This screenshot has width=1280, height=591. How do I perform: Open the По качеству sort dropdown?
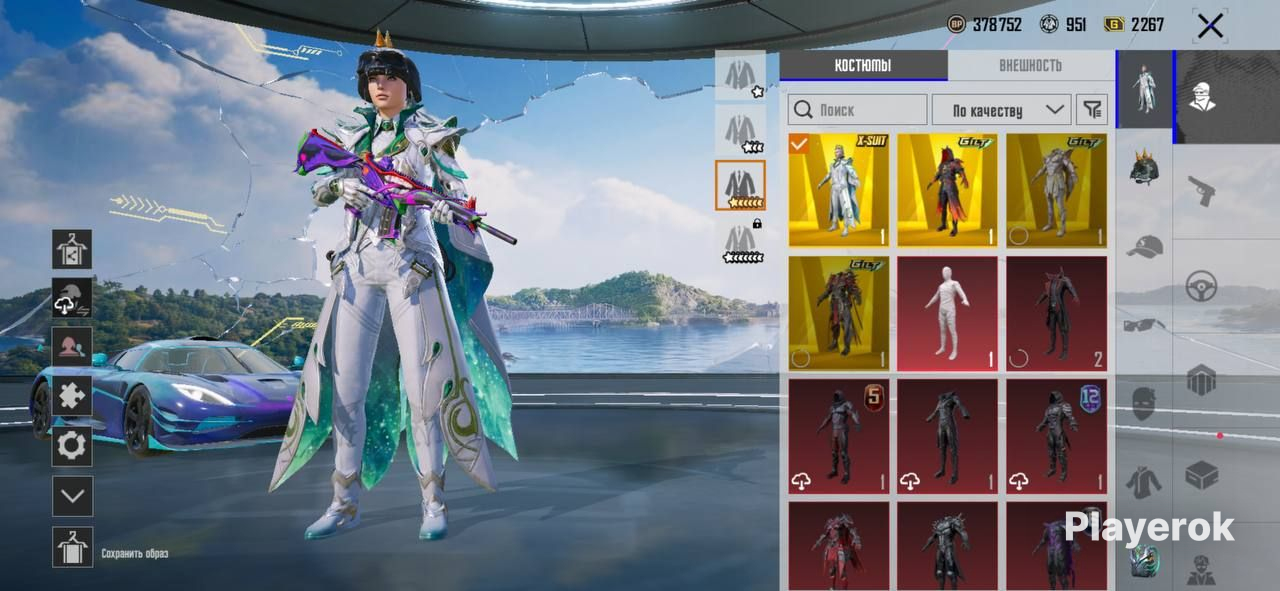pyautogui.click(x=1001, y=110)
